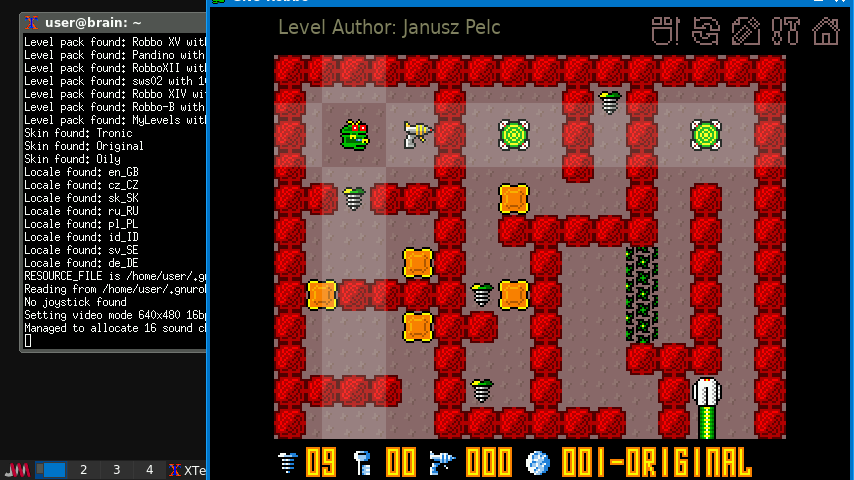Open options via the tools icon
854x480 pixels.
(786, 31)
